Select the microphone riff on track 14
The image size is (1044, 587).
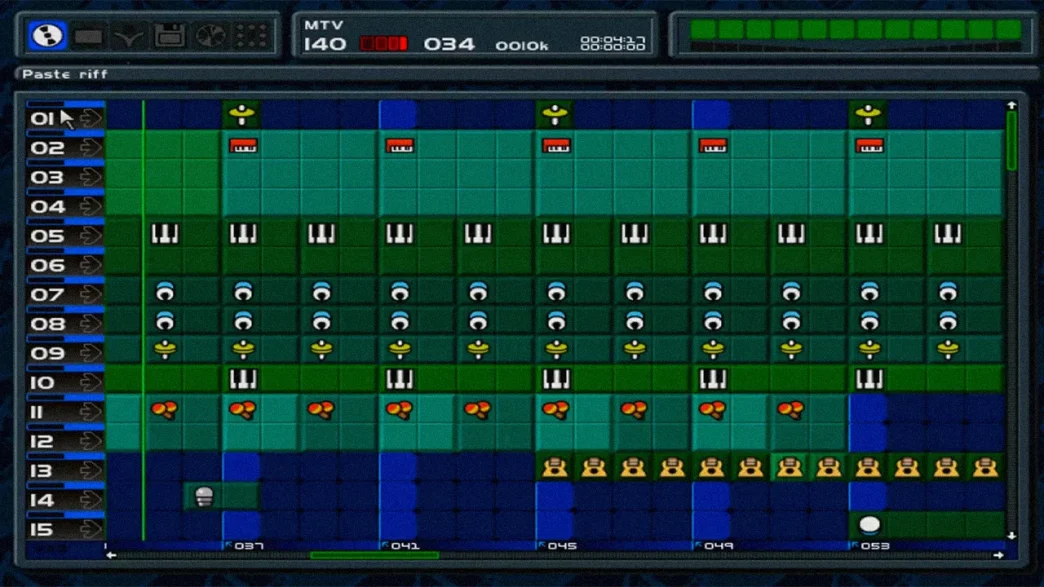(x=204, y=497)
